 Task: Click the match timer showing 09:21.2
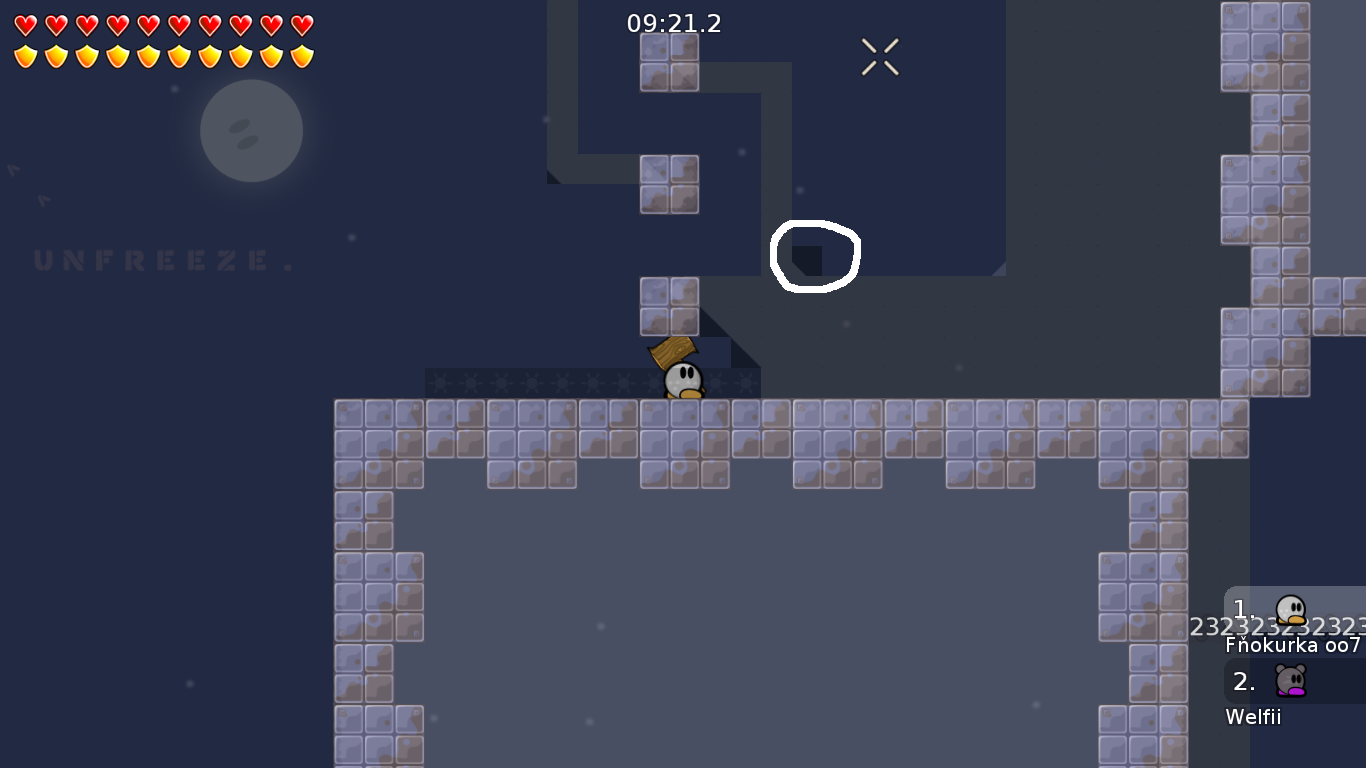tap(671, 23)
